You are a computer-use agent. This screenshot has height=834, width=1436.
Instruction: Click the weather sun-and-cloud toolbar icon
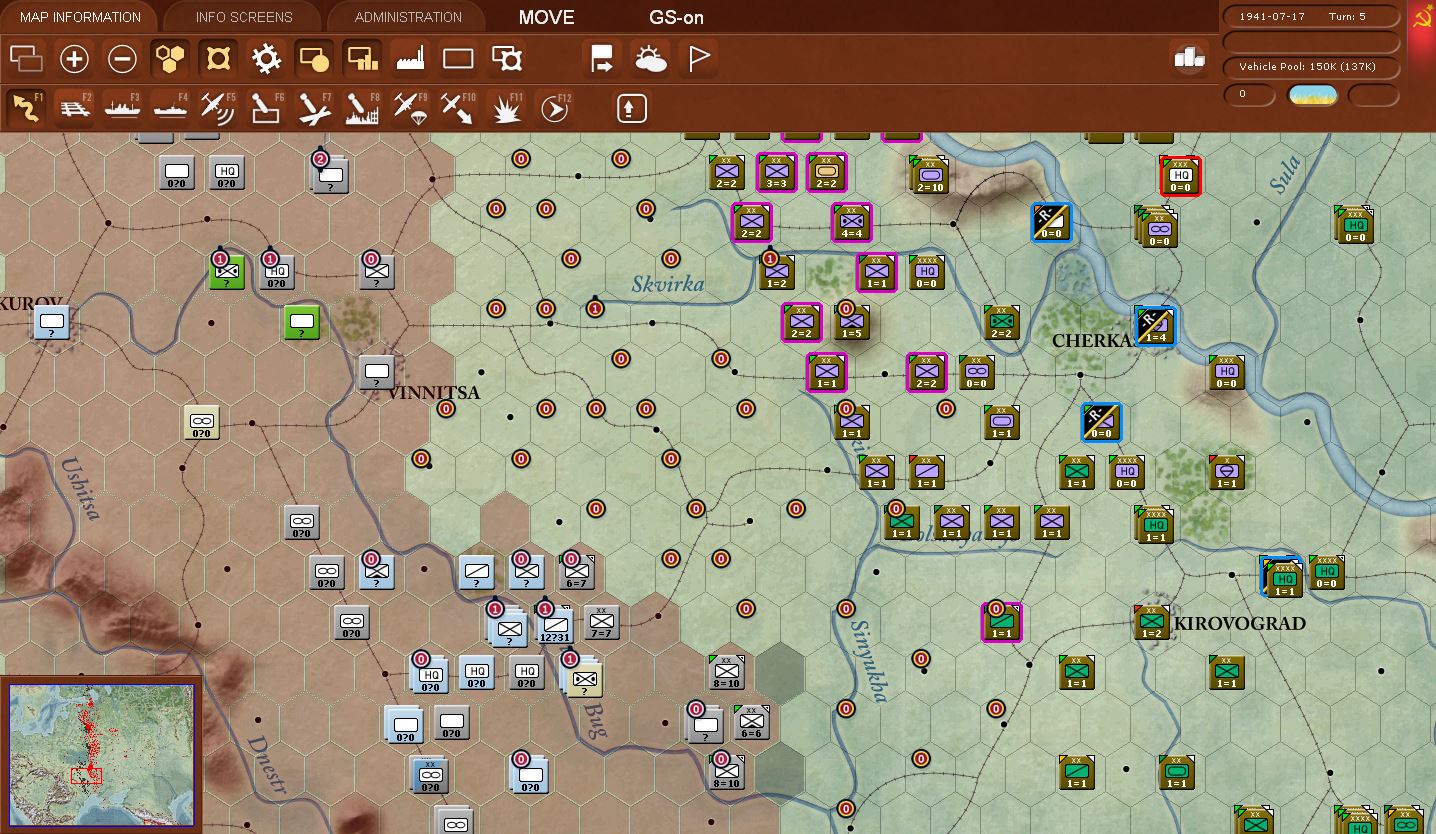pos(650,58)
